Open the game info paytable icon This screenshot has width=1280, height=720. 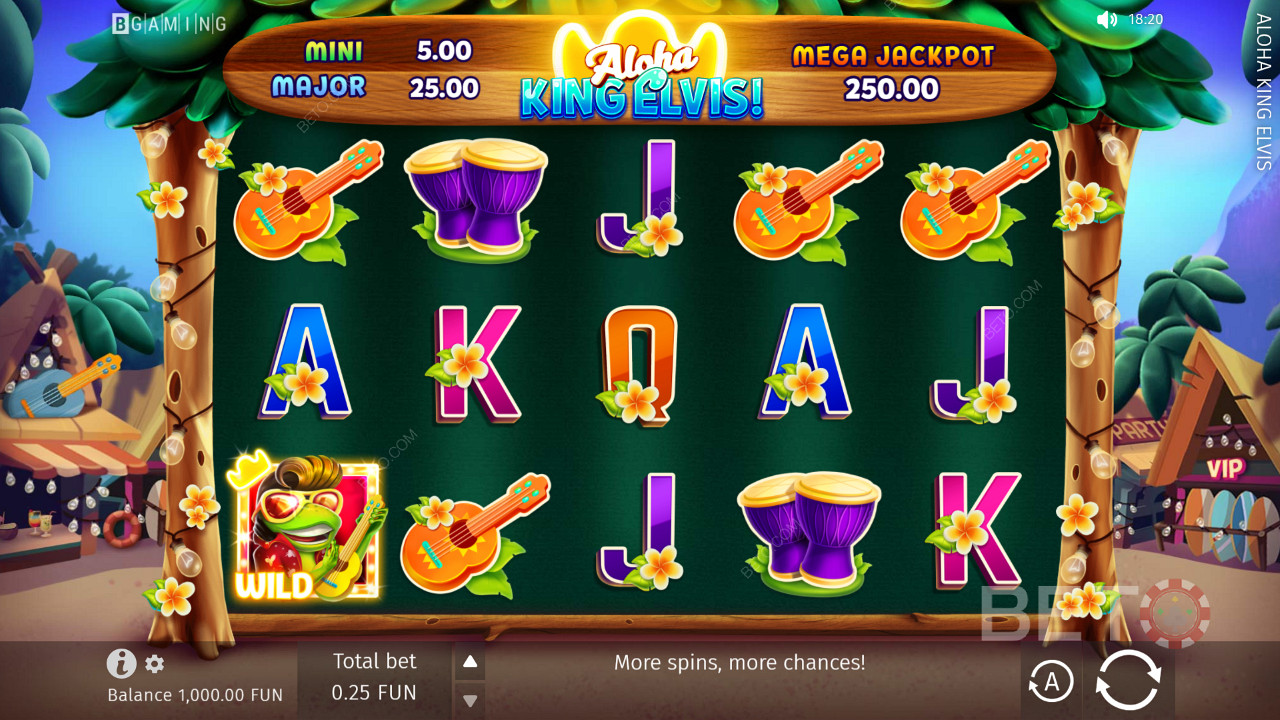(x=121, y=663)
